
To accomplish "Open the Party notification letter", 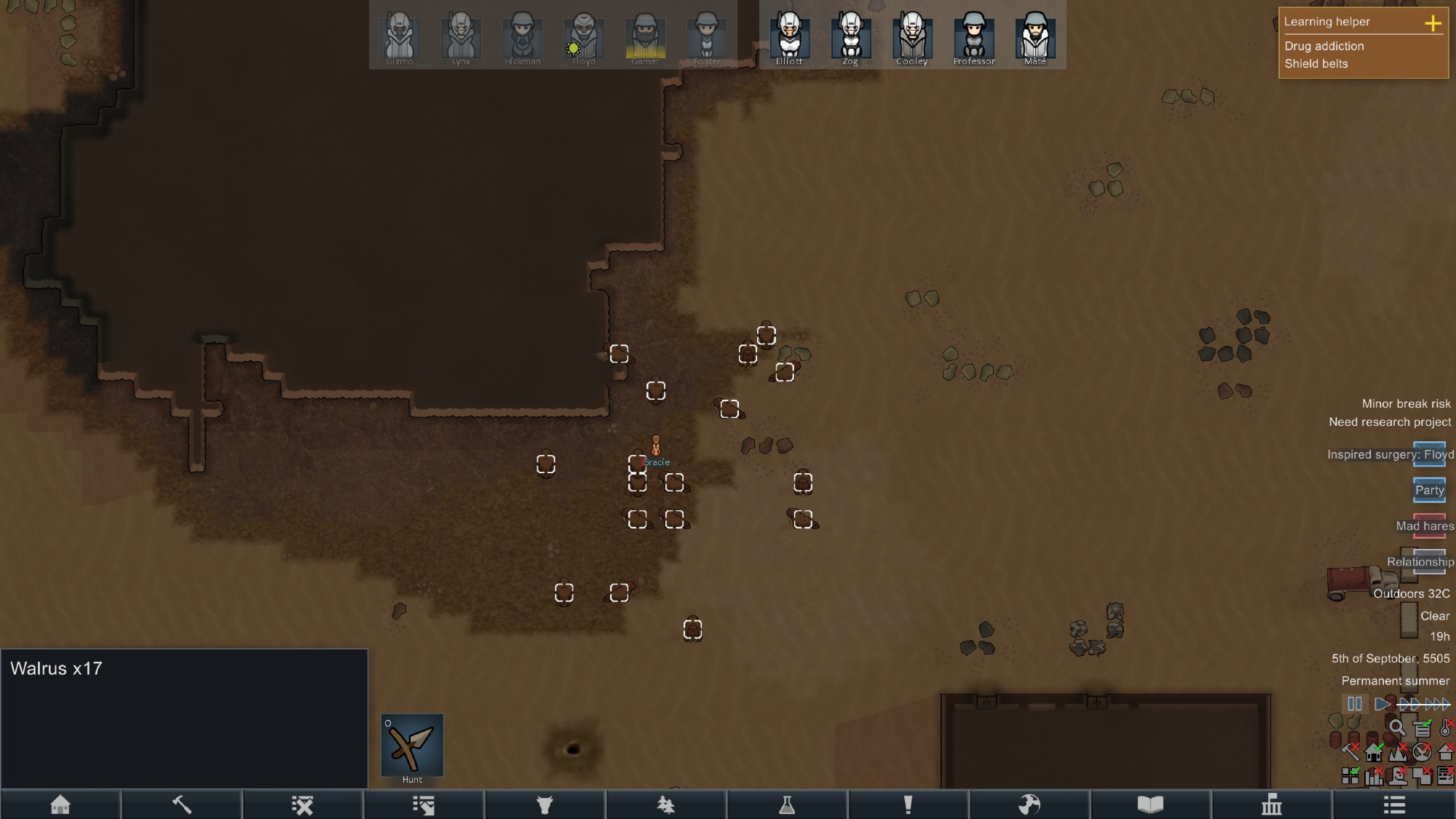I will 1429,490.
